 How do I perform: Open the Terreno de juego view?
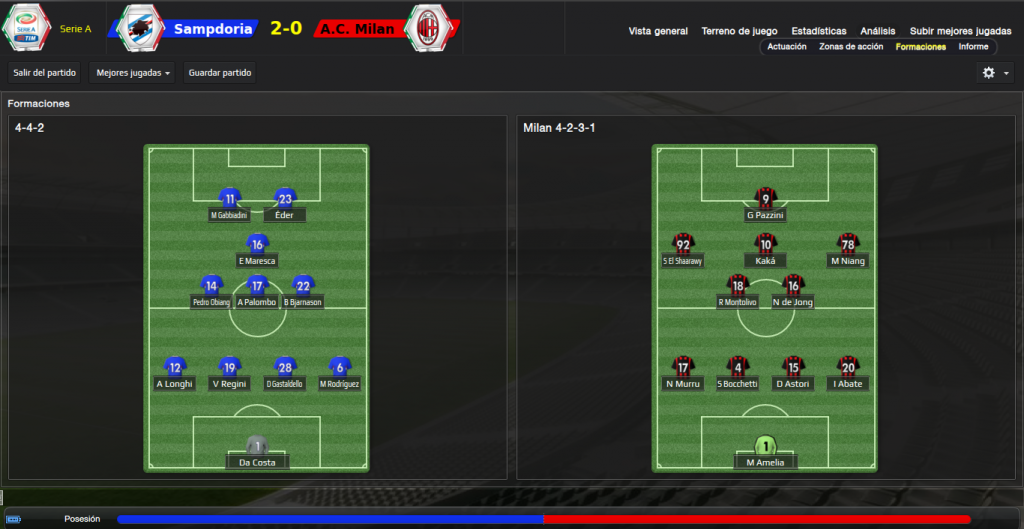[x=739, y=31]
